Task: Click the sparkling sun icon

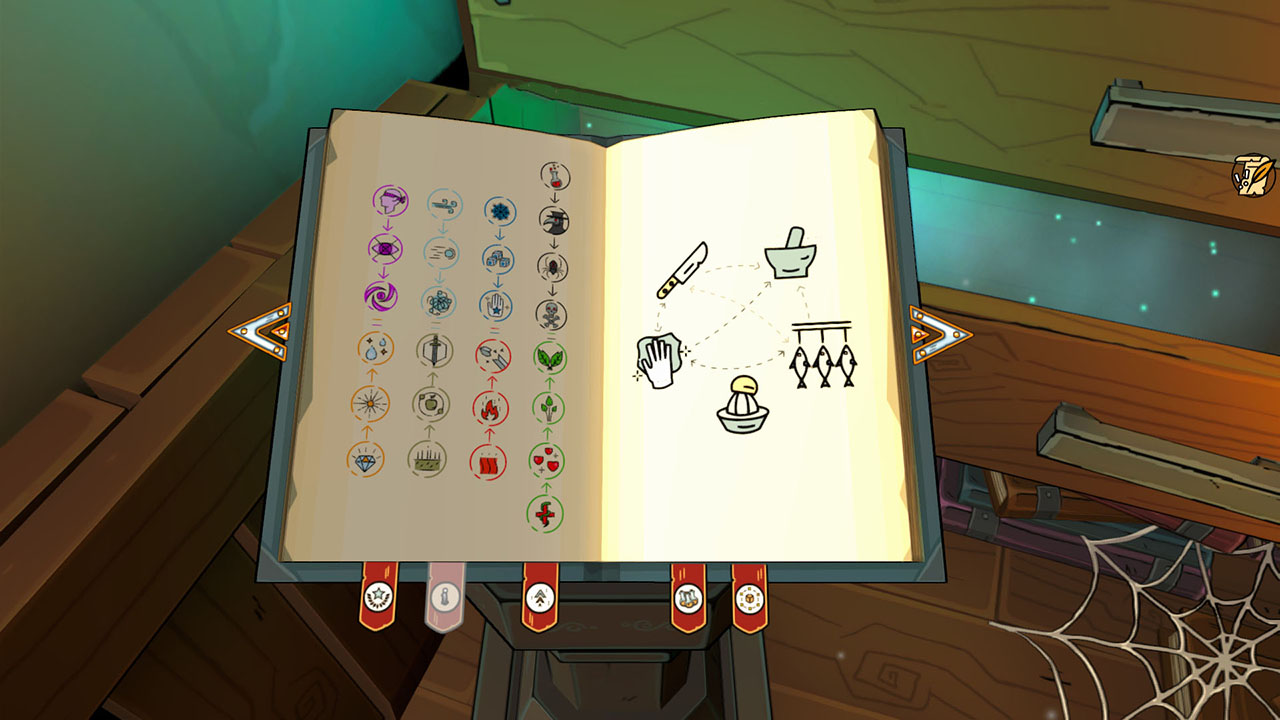Action: 371,402
